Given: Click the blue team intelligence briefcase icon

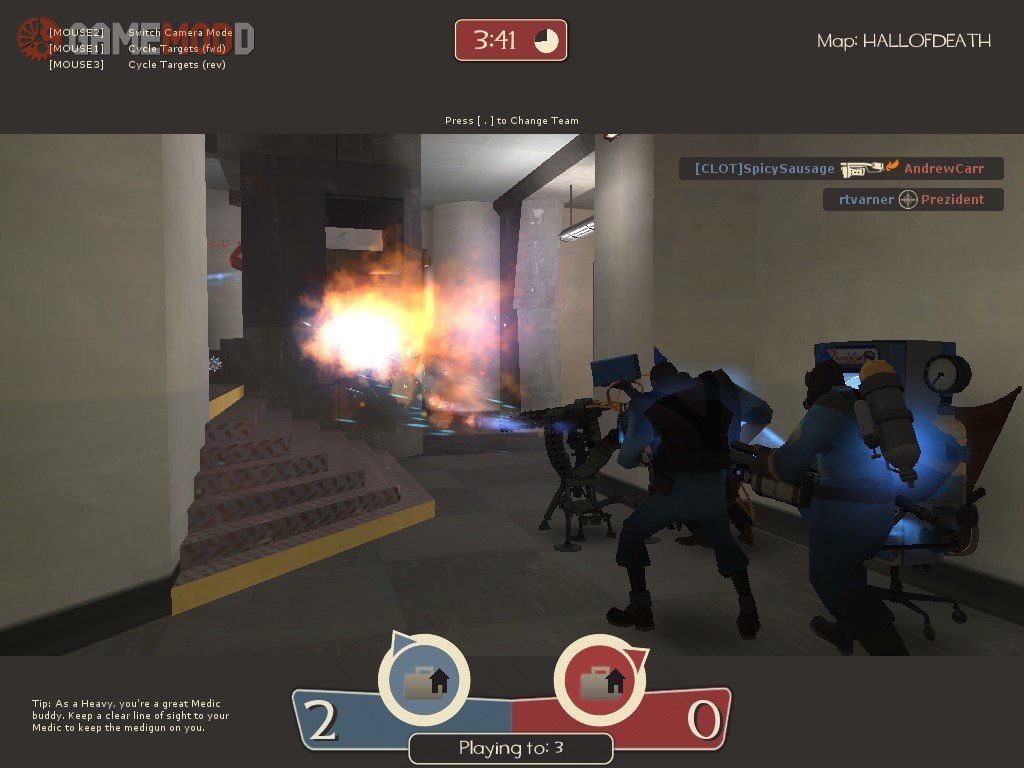Looking at the screenshot, I should click(x=424, y=681).
